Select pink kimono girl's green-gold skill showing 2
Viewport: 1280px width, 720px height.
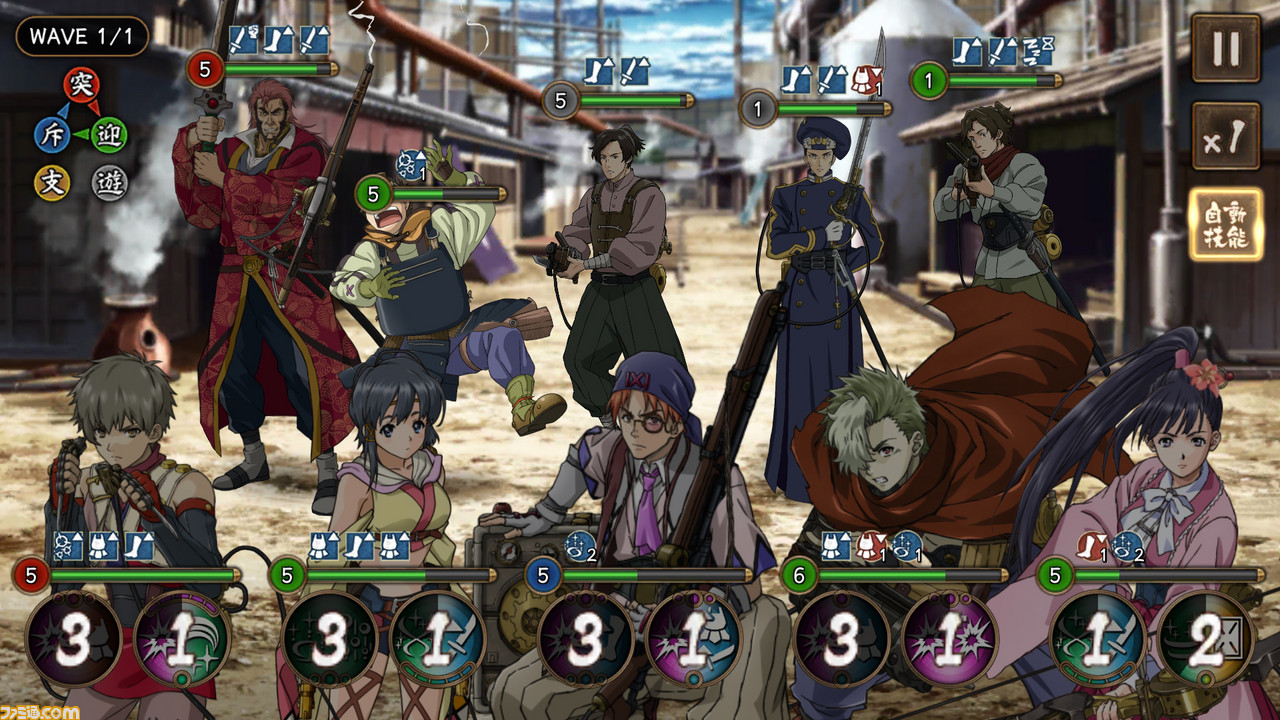(x=1205, y=640)
